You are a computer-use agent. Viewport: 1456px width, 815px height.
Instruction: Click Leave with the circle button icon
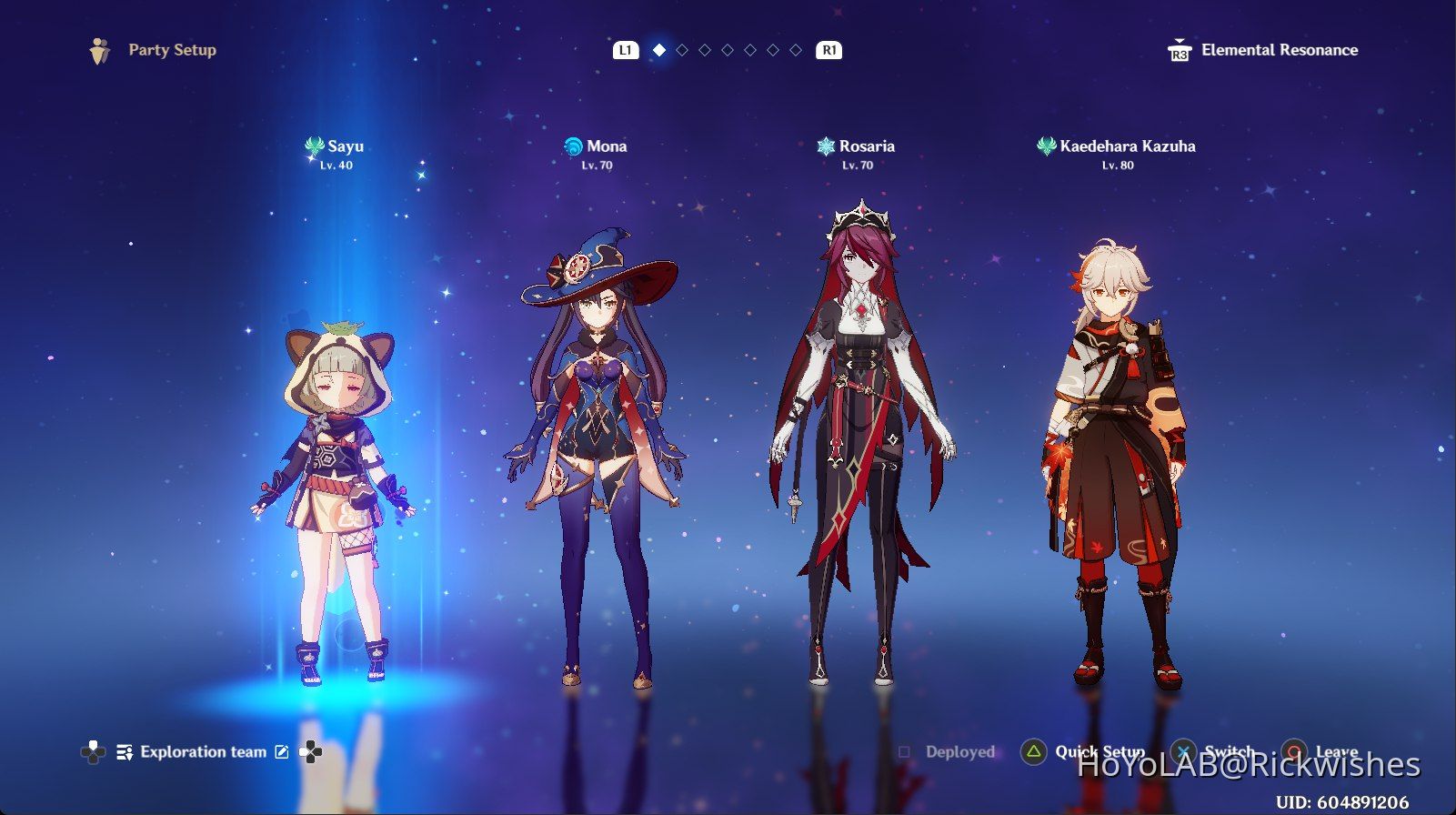[x=1296, y=752]
